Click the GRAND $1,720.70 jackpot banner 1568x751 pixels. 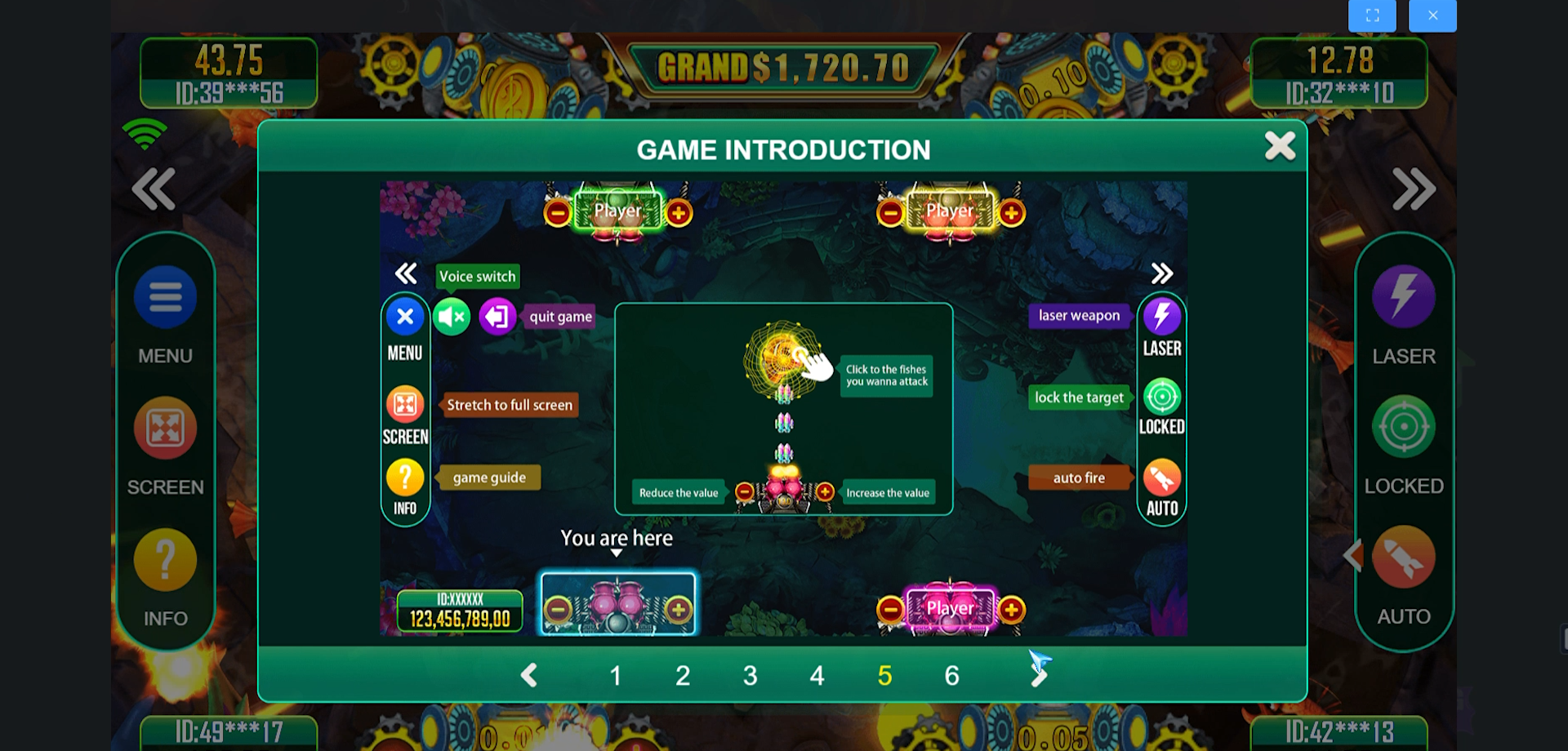pos(783,66)
